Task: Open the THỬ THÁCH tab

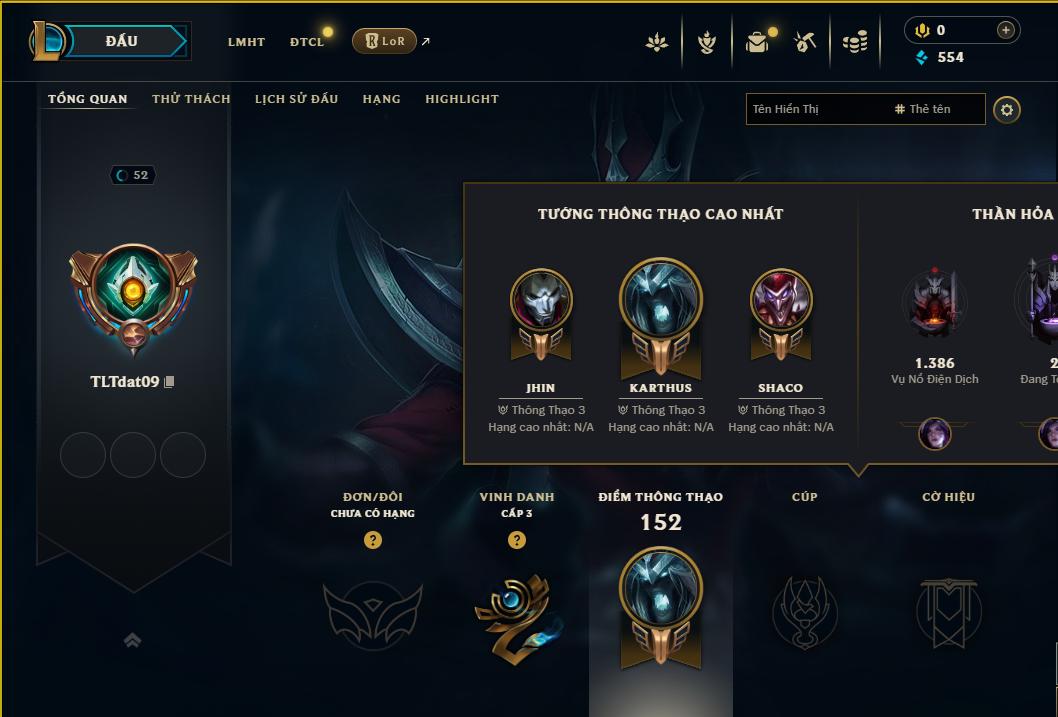Action: (191, 99)
